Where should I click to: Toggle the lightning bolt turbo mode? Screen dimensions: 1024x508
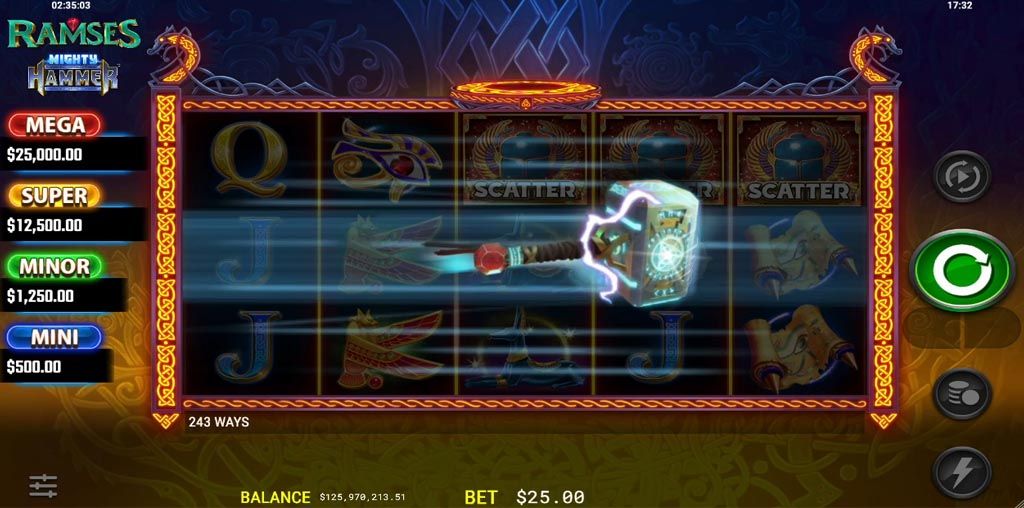point(962,471)
